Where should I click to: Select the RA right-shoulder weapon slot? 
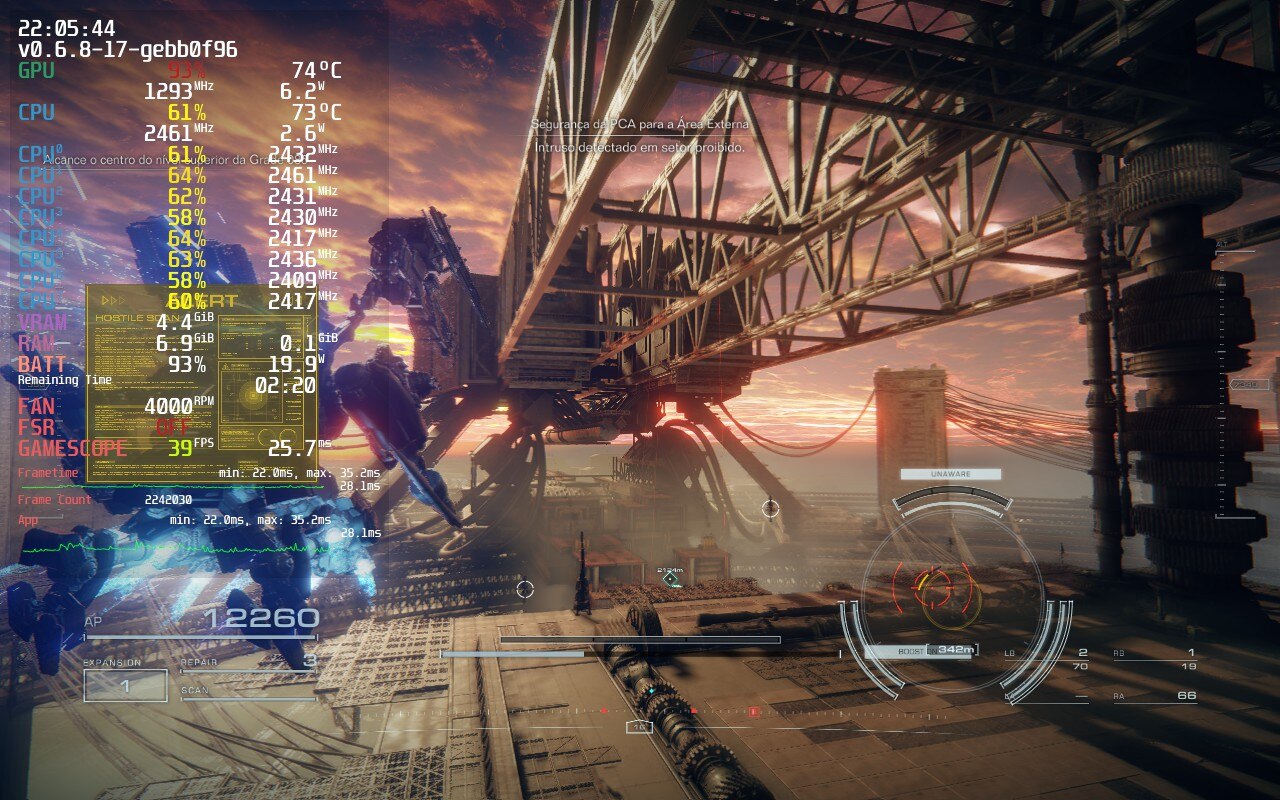pos(1155,696)
